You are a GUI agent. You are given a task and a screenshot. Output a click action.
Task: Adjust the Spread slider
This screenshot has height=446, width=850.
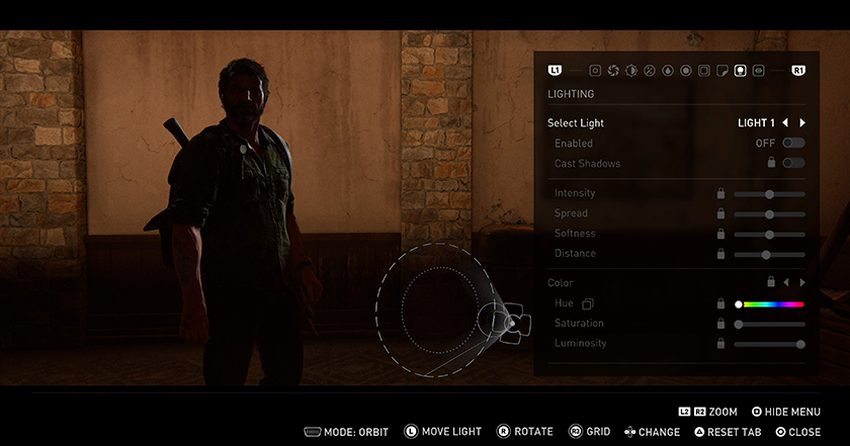769,214
